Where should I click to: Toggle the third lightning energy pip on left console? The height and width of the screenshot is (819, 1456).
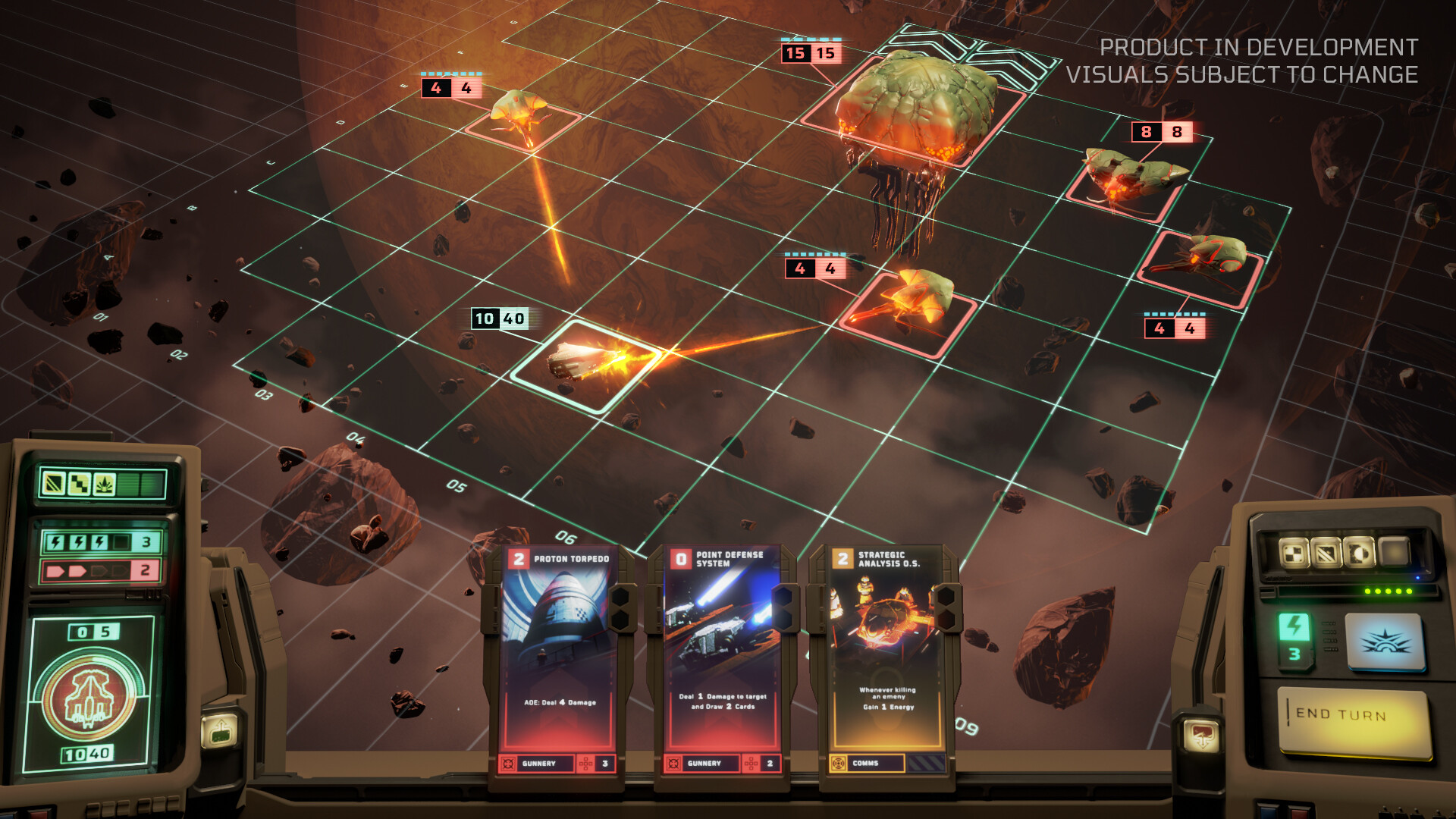click(x=100, y=541)
